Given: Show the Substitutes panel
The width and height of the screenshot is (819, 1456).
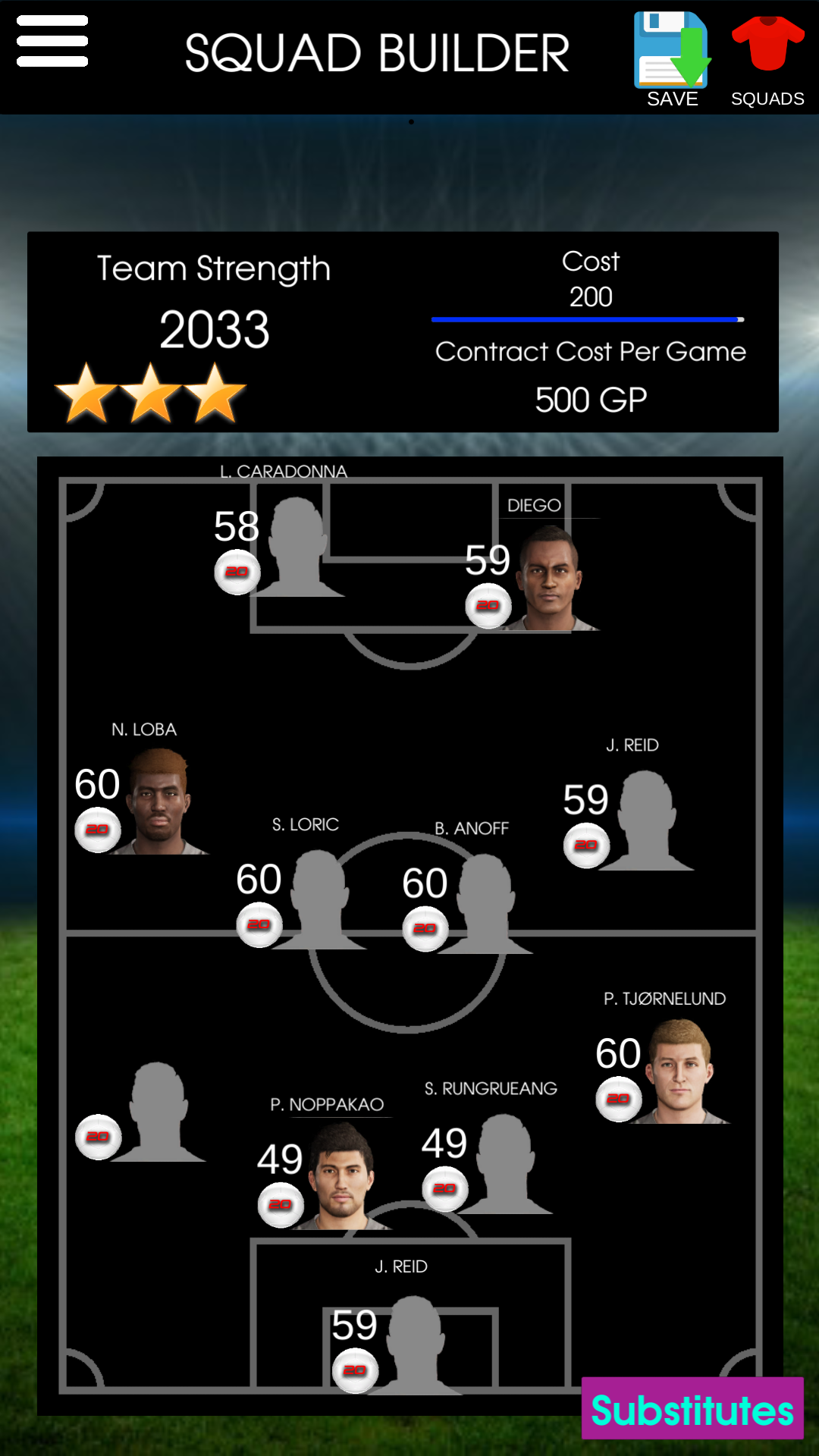Looking at the screenshot, I should click(x=692, y=1409).
